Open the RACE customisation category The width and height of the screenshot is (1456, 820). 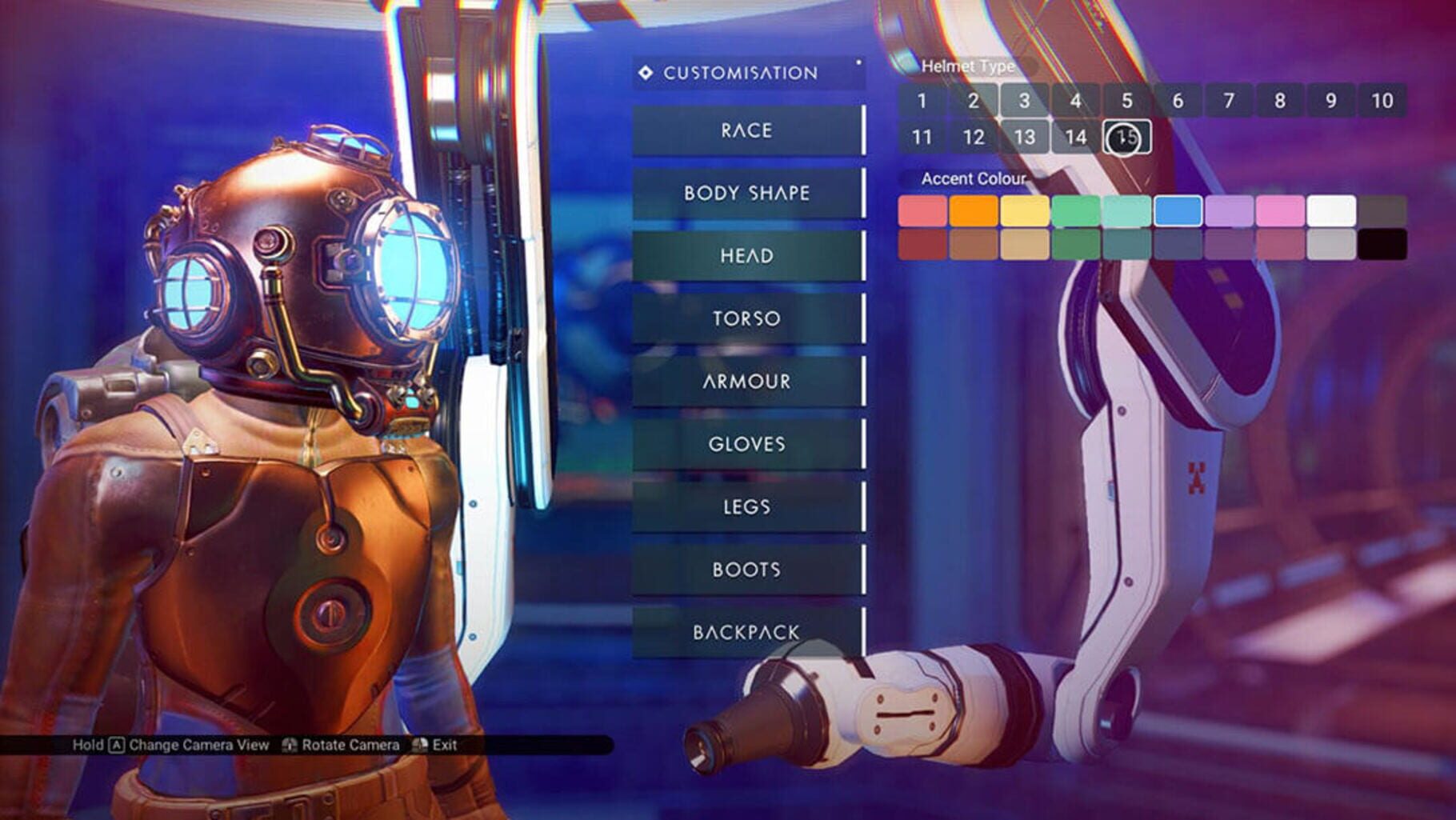click(748, 130)
